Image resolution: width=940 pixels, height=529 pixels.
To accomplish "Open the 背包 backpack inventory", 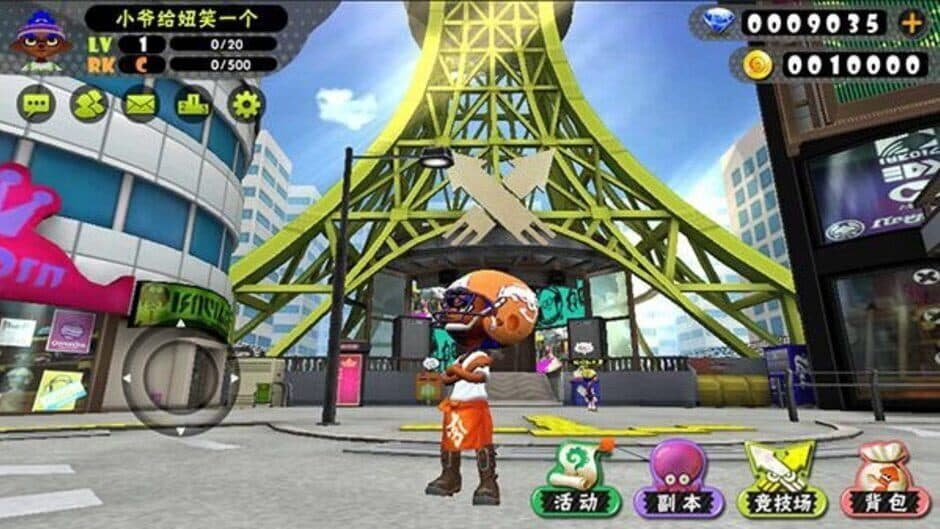I will click(885, 480).
